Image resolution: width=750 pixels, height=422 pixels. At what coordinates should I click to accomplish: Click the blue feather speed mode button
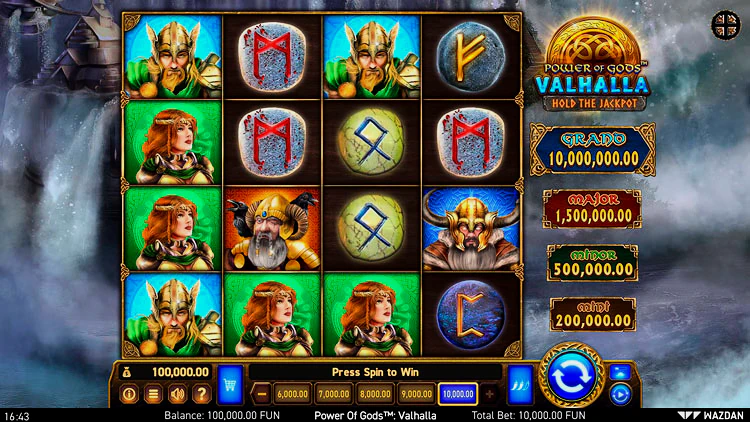520,383
